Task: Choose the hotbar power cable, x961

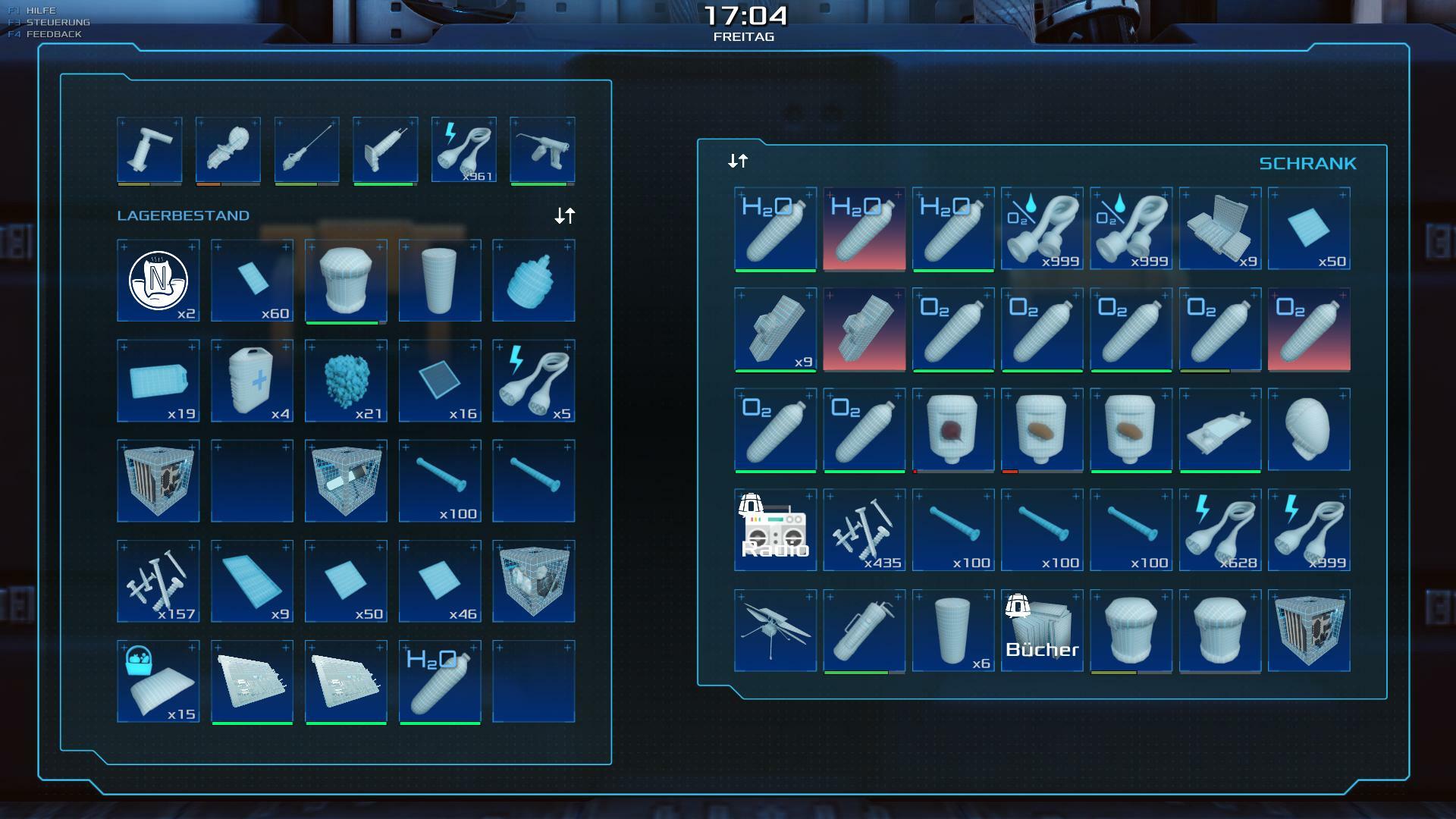Action: click(463, 149)
